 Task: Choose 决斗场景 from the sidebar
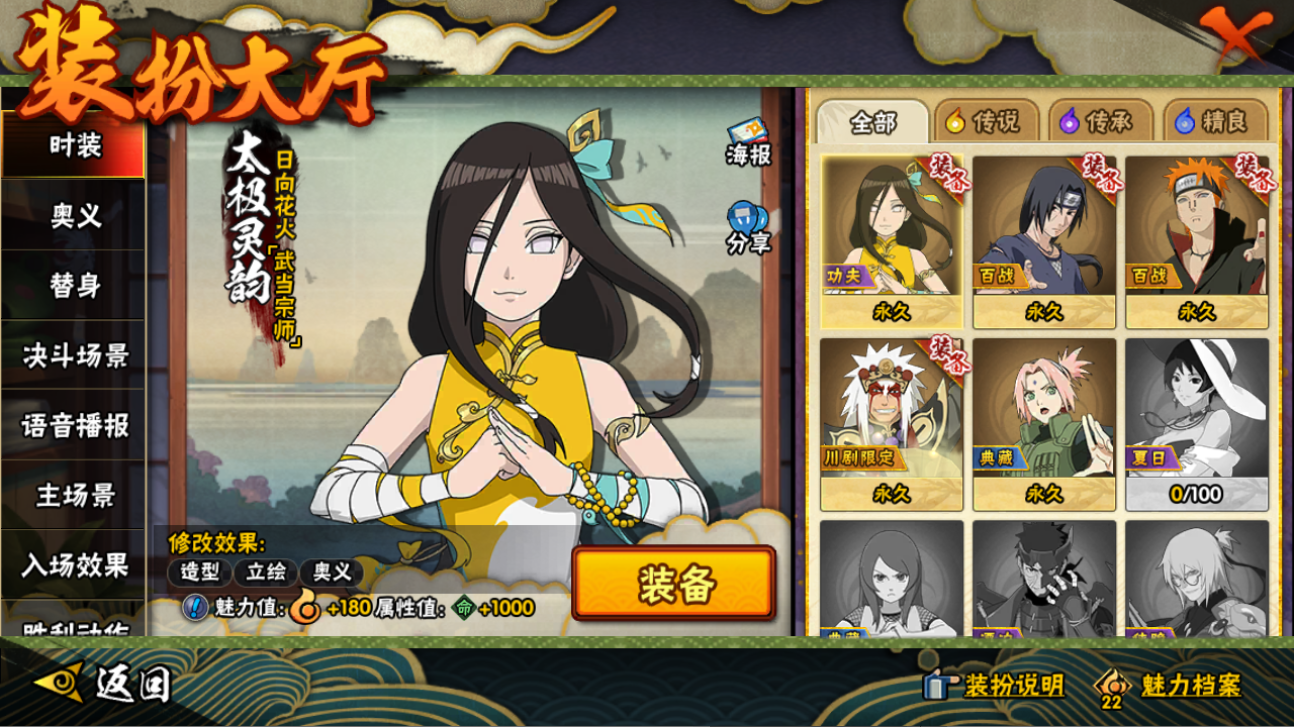(x=74, y=355)
